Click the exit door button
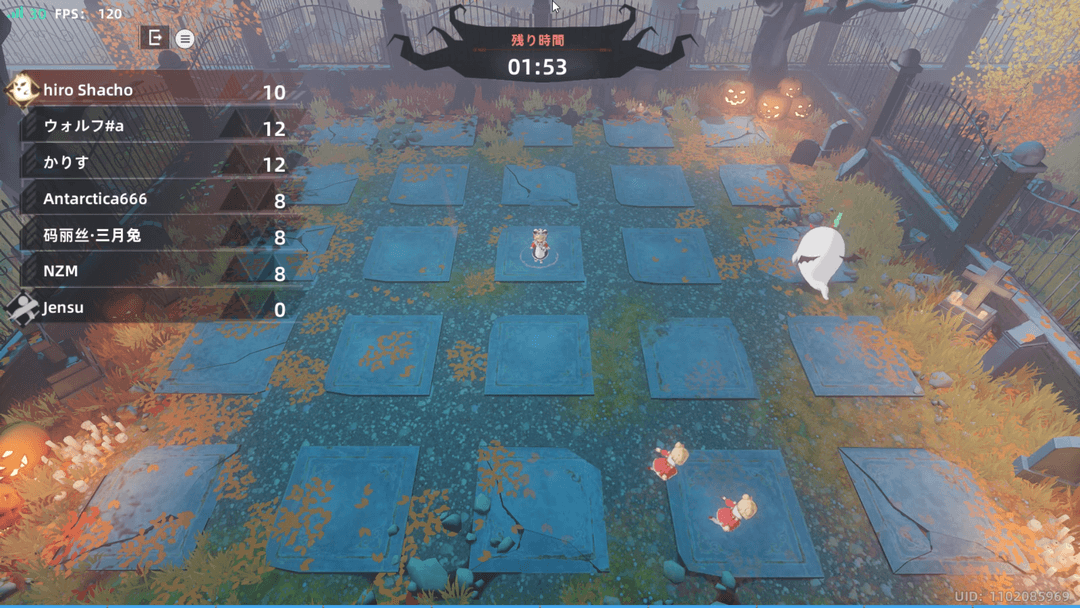The image size is (1080, 608). [x=154, y=38]
